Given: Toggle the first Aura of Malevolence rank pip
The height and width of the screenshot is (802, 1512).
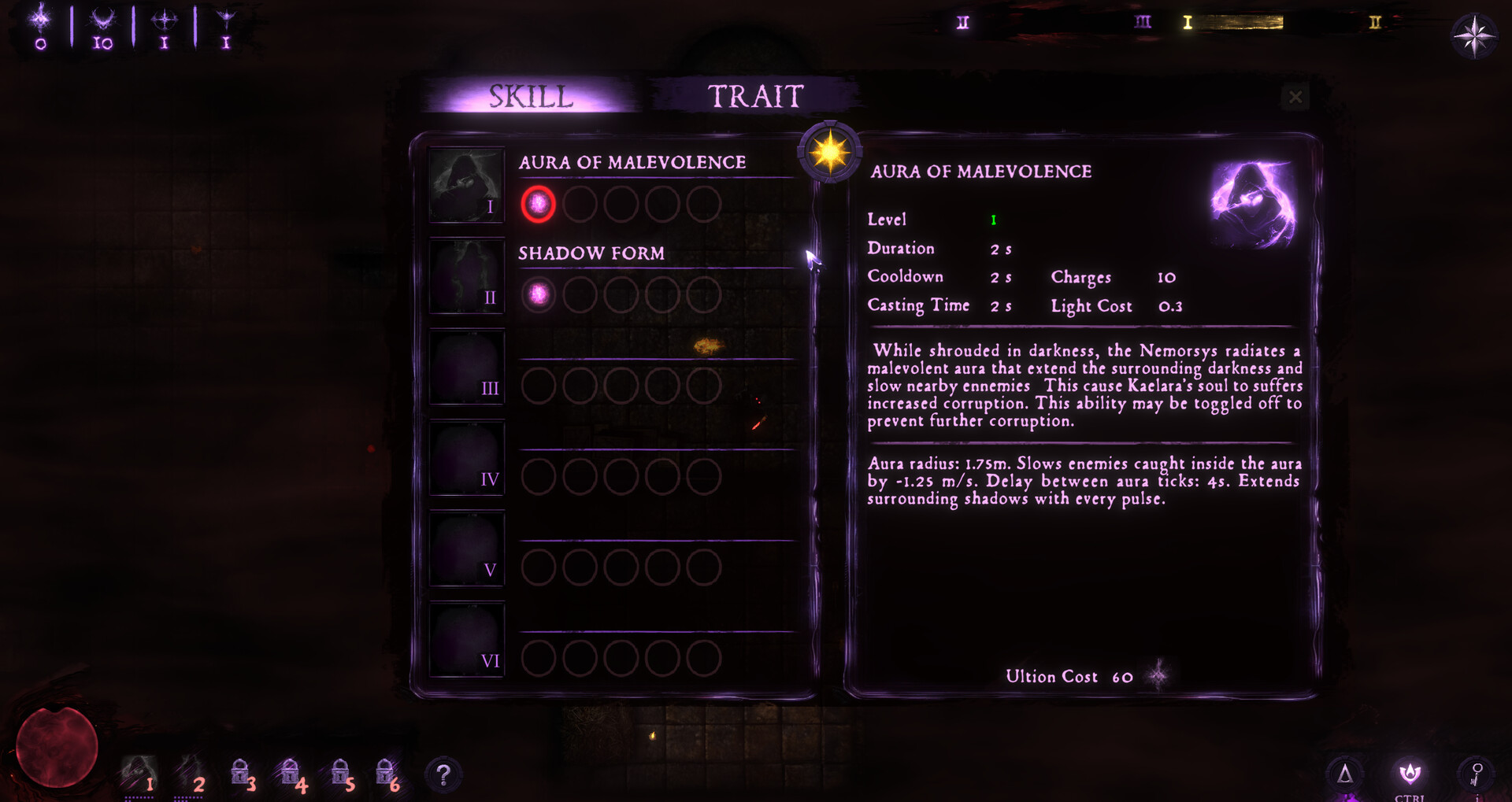Looking at the screenshot, I should click(x=538, y=203).
